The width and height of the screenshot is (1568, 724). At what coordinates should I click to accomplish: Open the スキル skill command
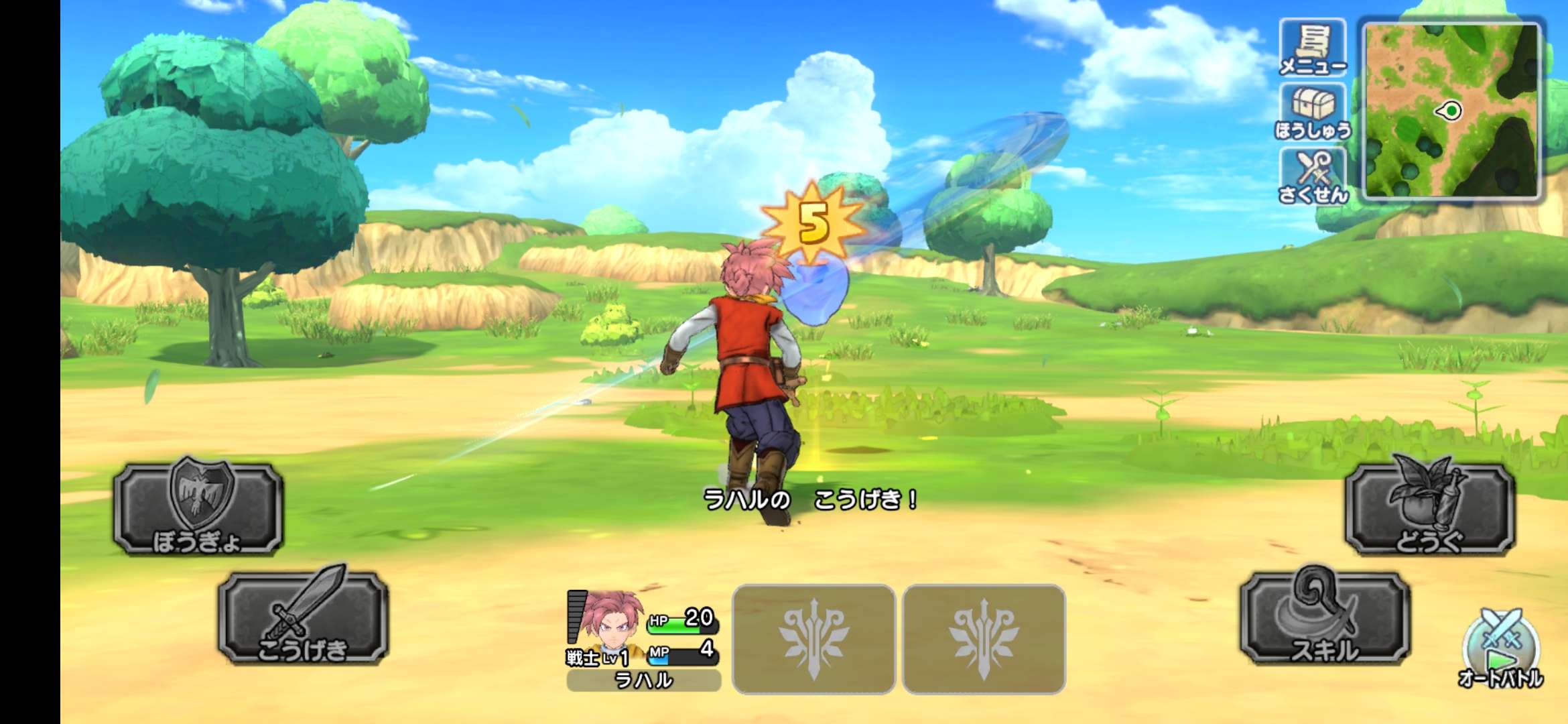point(1325,618)
